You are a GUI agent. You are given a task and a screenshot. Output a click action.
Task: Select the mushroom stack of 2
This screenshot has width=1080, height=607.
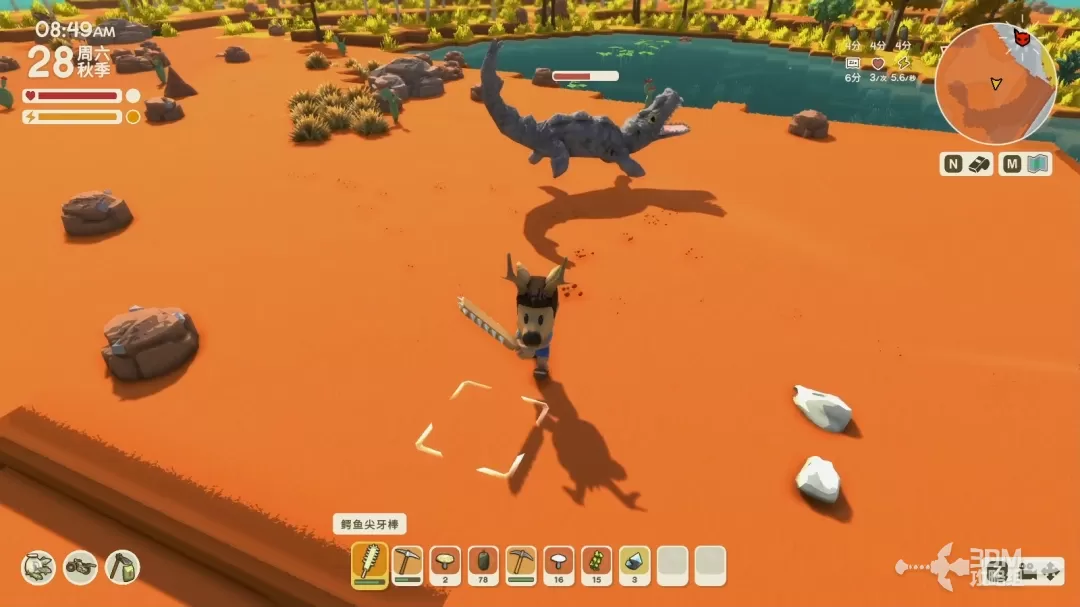pos(445,565)
